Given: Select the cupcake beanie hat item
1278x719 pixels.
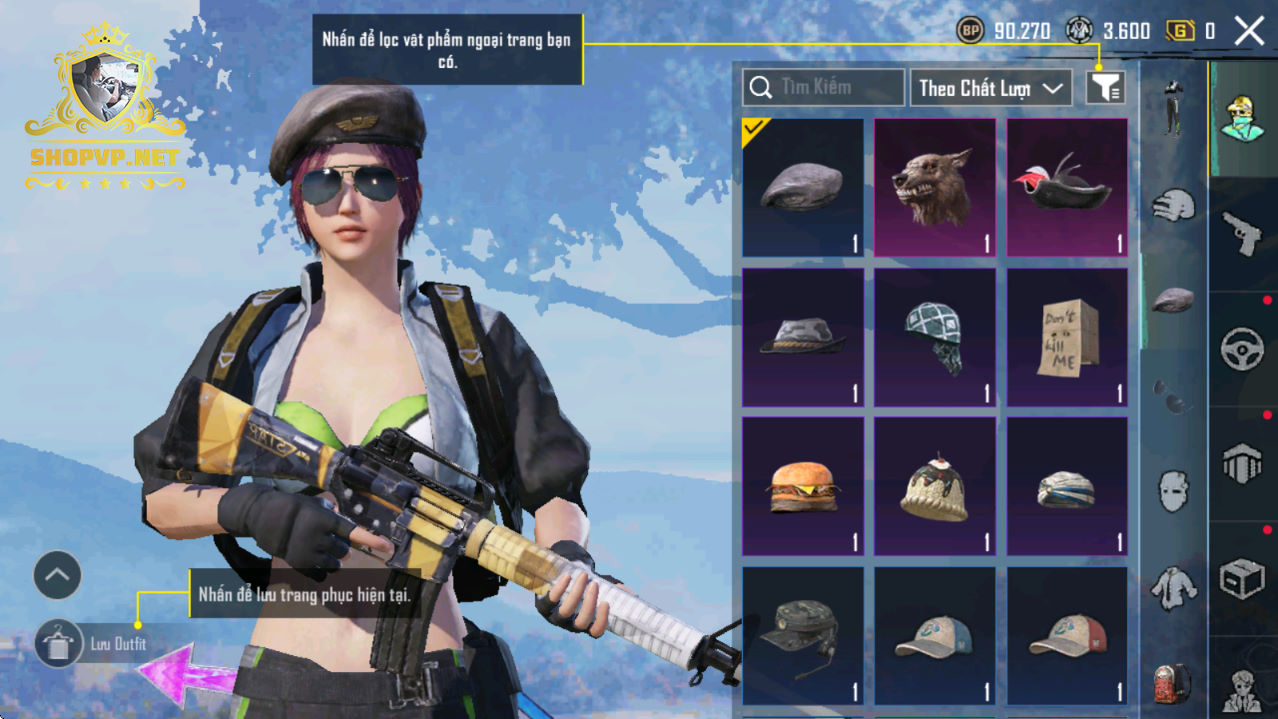Looking at the screenshot, I should click(935, 486).
